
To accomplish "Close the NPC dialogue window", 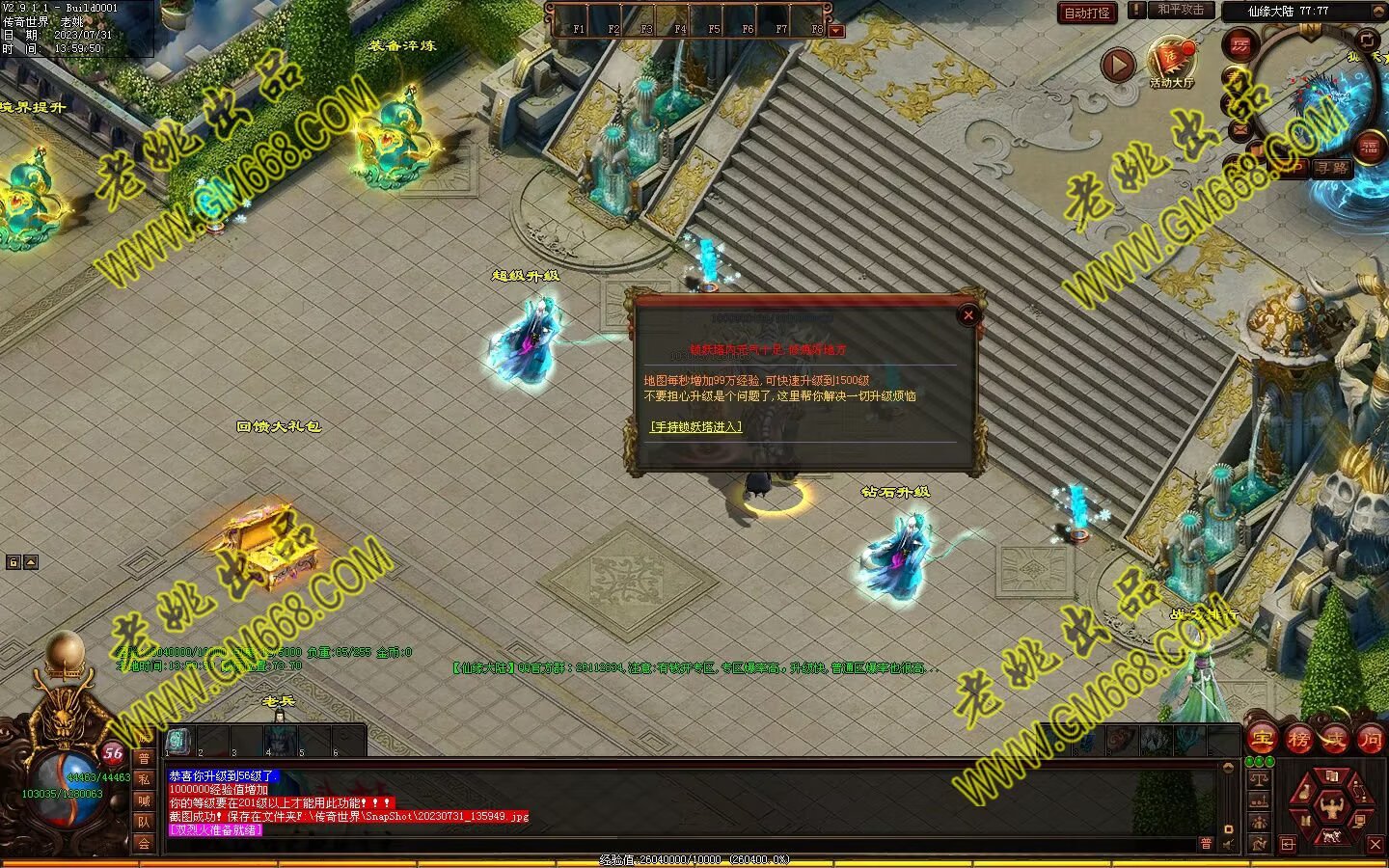I will (x=968, y=314).
